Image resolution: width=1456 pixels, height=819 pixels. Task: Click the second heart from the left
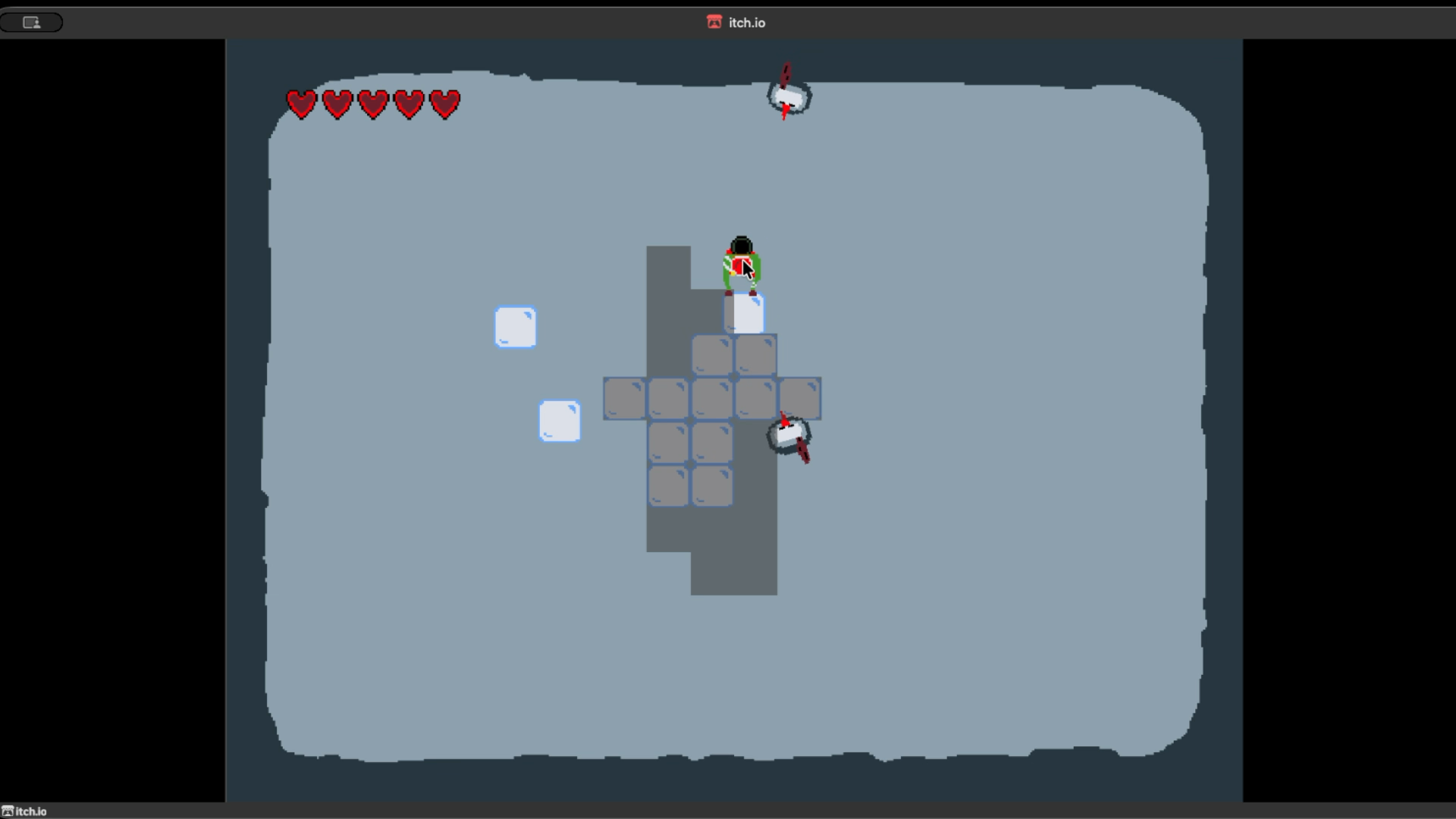(x=337, y=104)
